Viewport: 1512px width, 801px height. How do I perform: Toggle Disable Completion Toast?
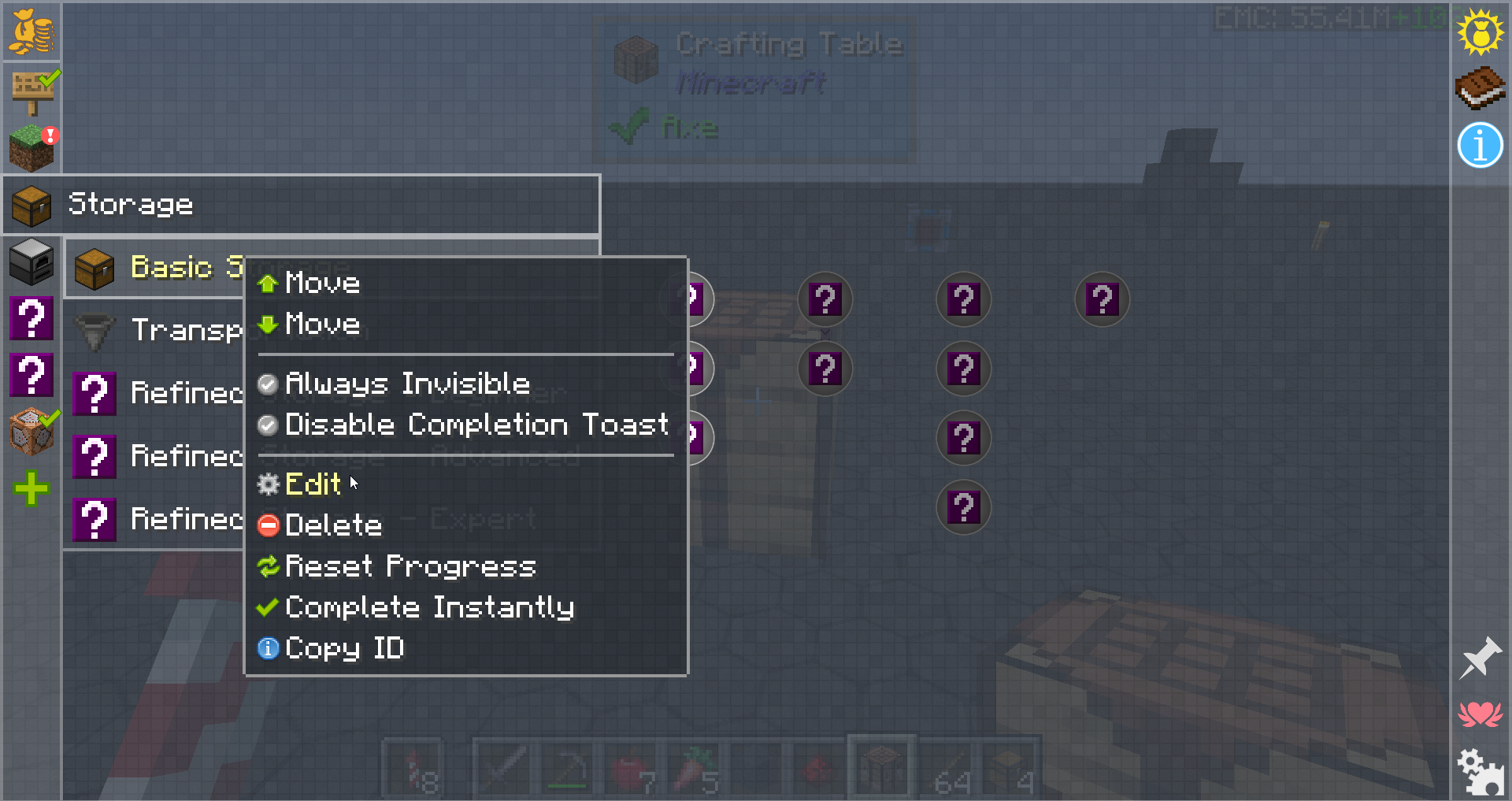click(476, 425)
